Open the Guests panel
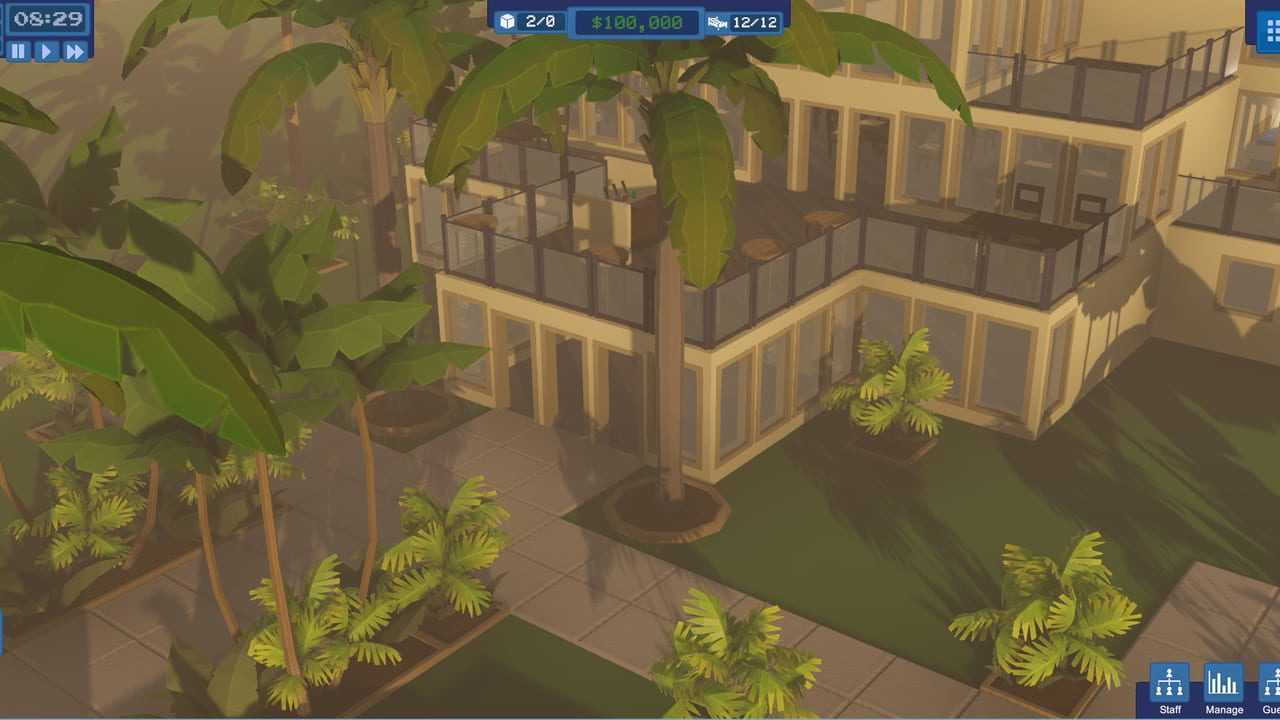 [x=1270, y=686]
